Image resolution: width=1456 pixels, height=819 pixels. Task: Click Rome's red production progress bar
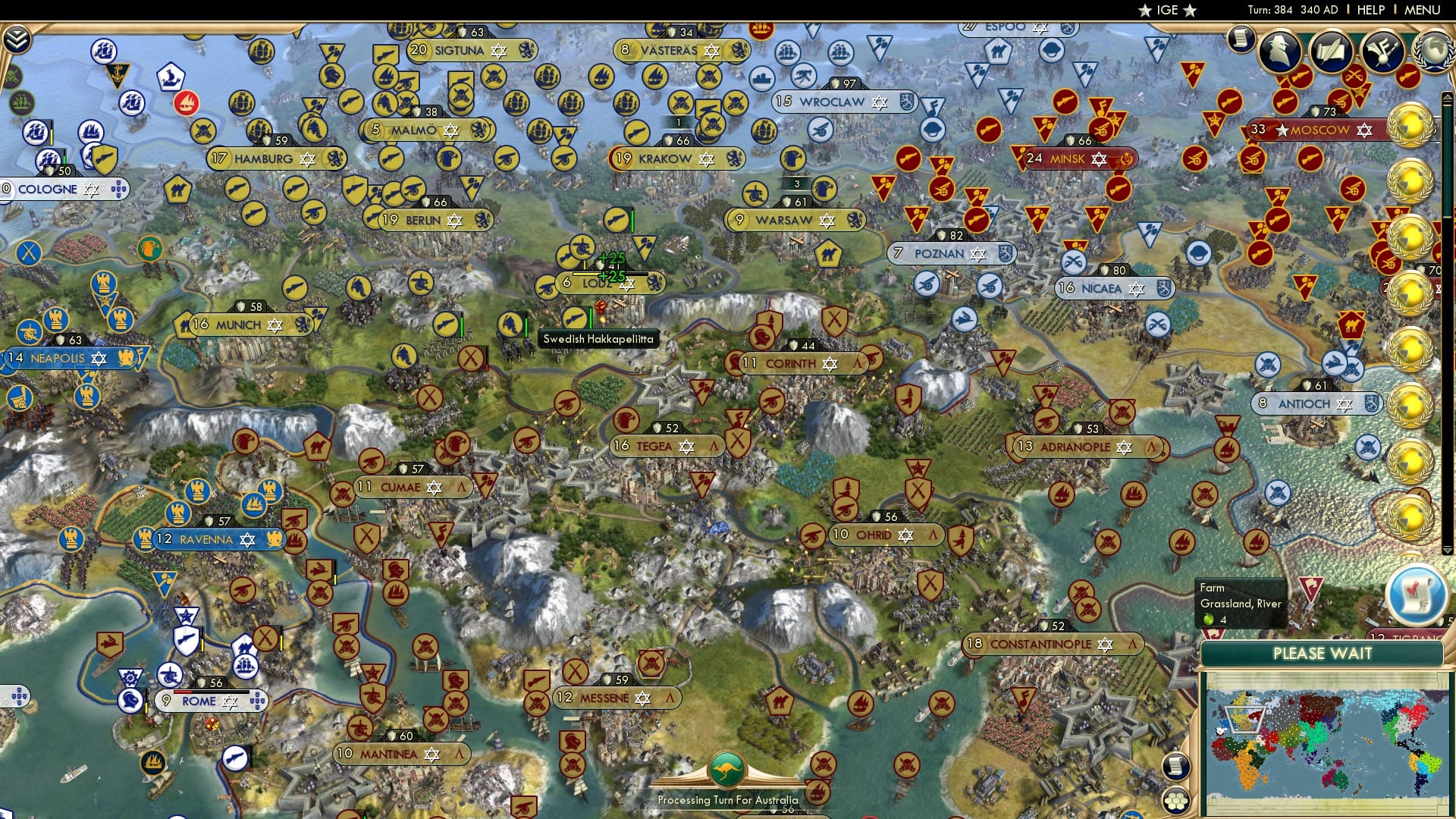pos(184,692)
